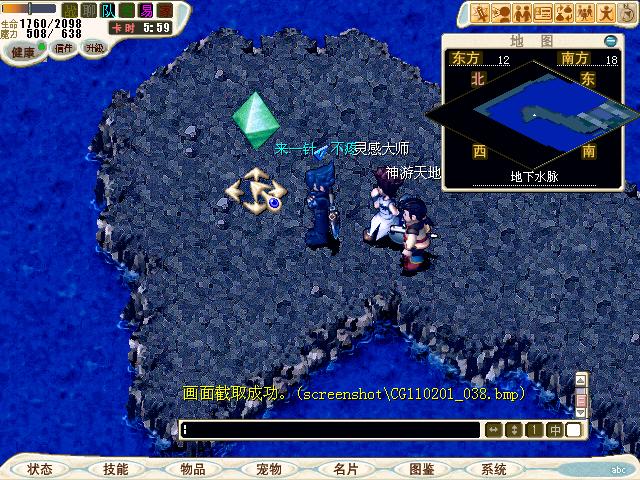Click the 中 chat input language button
This screenshot has width=640, height=480.
point(554,430)
